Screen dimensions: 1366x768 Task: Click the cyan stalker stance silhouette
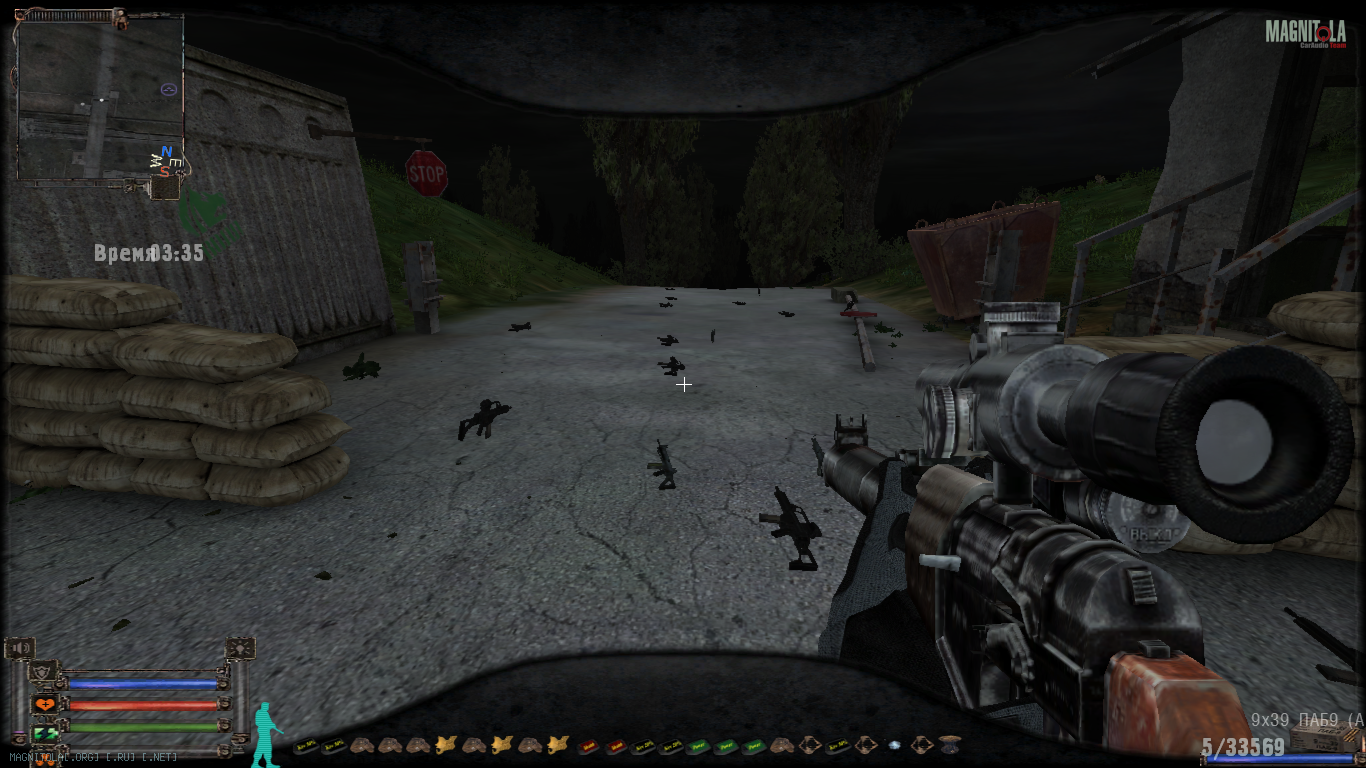click(x=265, y=735)
